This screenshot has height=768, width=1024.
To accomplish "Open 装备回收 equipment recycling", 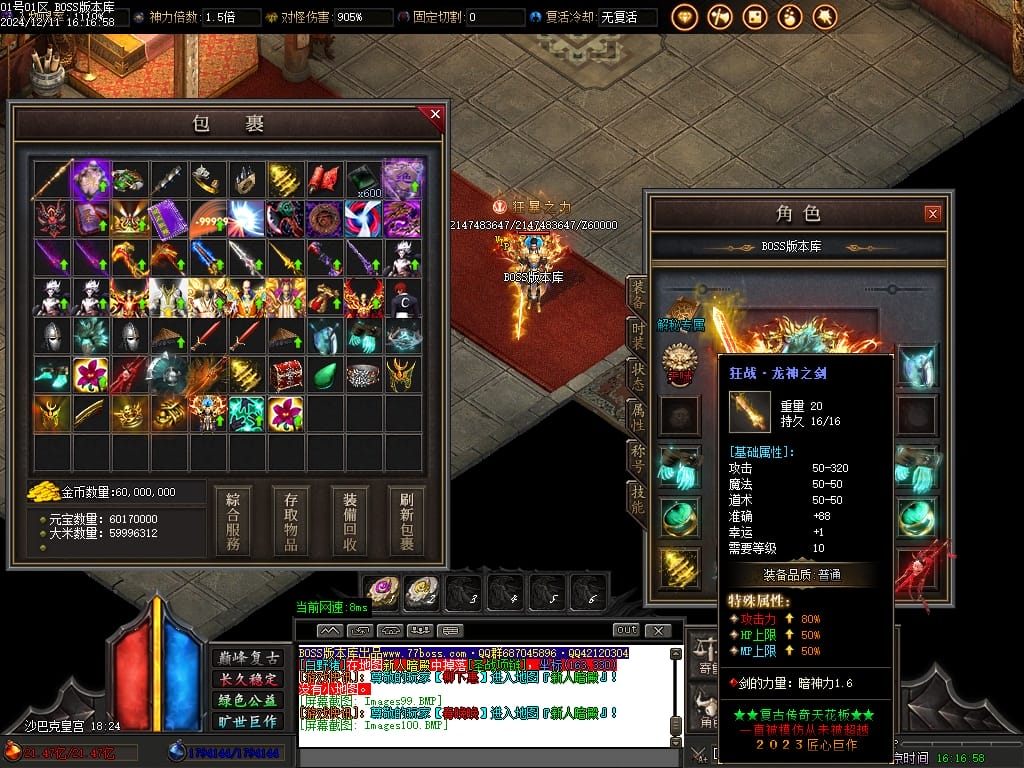I will 350,520.
